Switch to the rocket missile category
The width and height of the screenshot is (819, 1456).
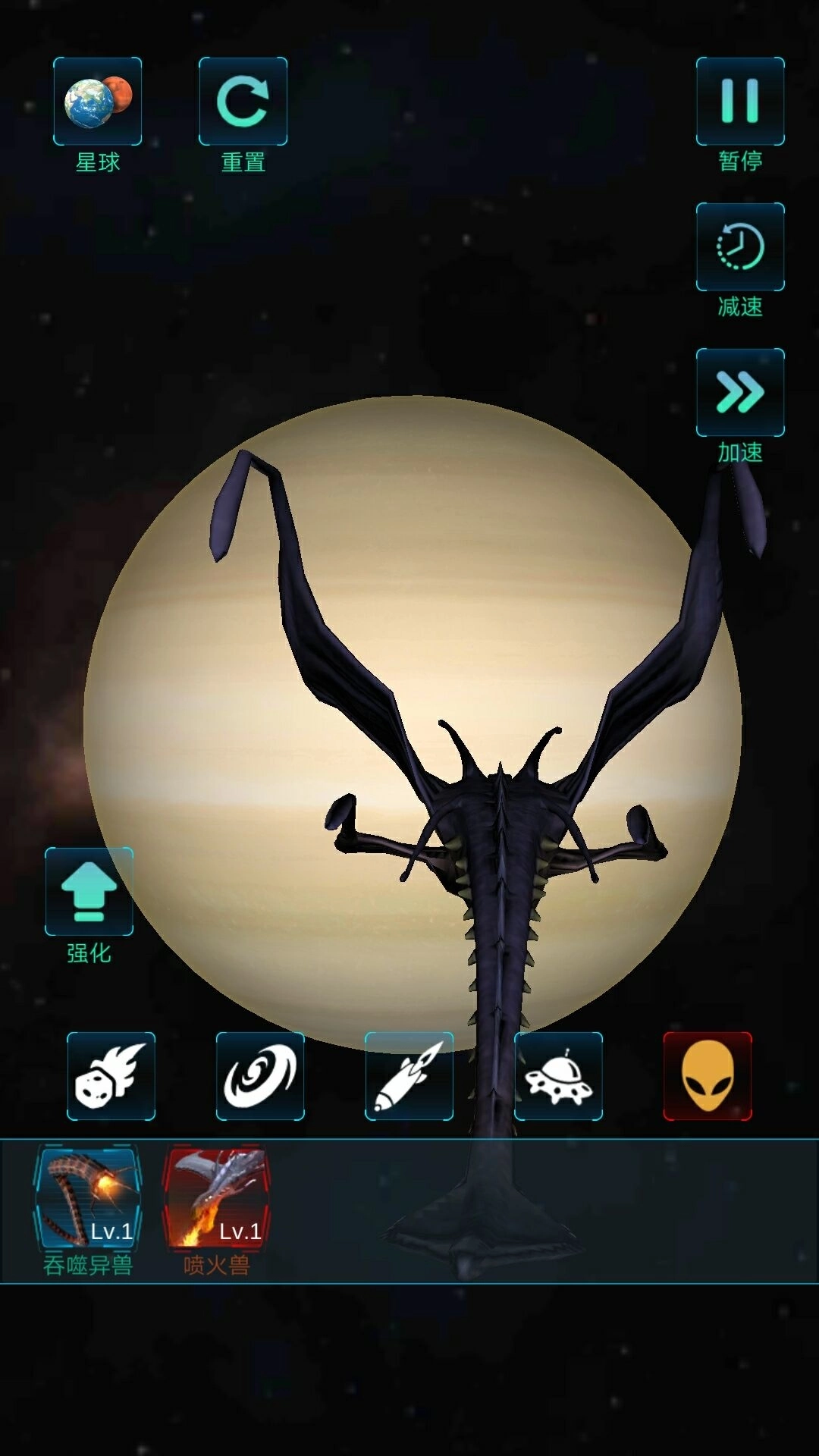409,1076
